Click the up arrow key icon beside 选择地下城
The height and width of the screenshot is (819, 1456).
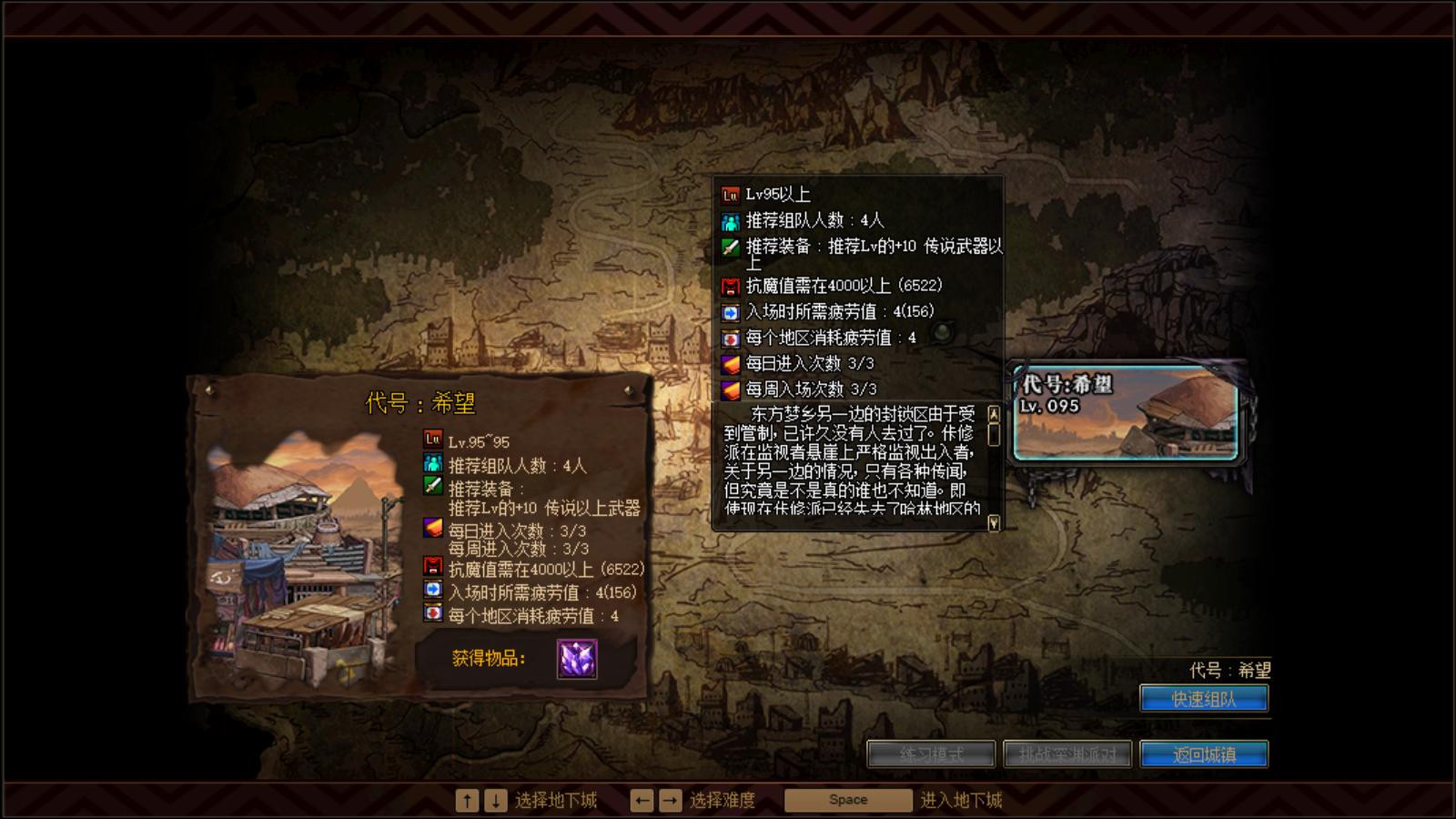(467, 799)
